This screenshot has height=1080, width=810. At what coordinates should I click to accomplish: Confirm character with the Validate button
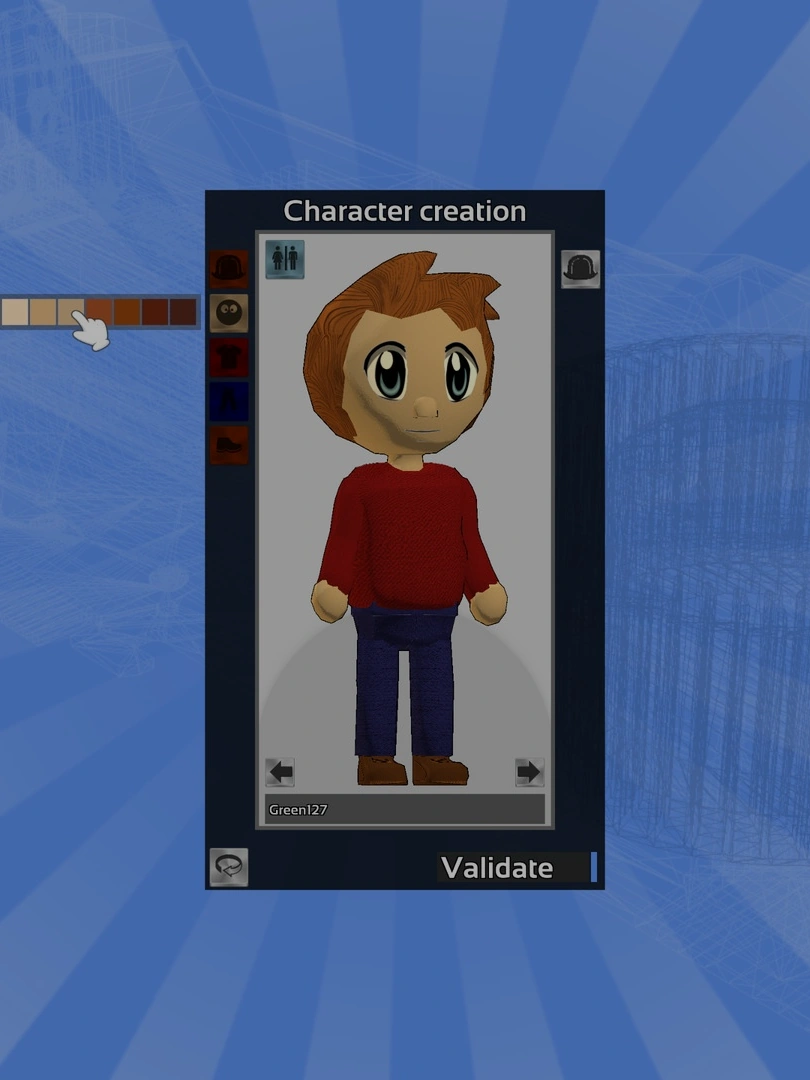point(497,868)
